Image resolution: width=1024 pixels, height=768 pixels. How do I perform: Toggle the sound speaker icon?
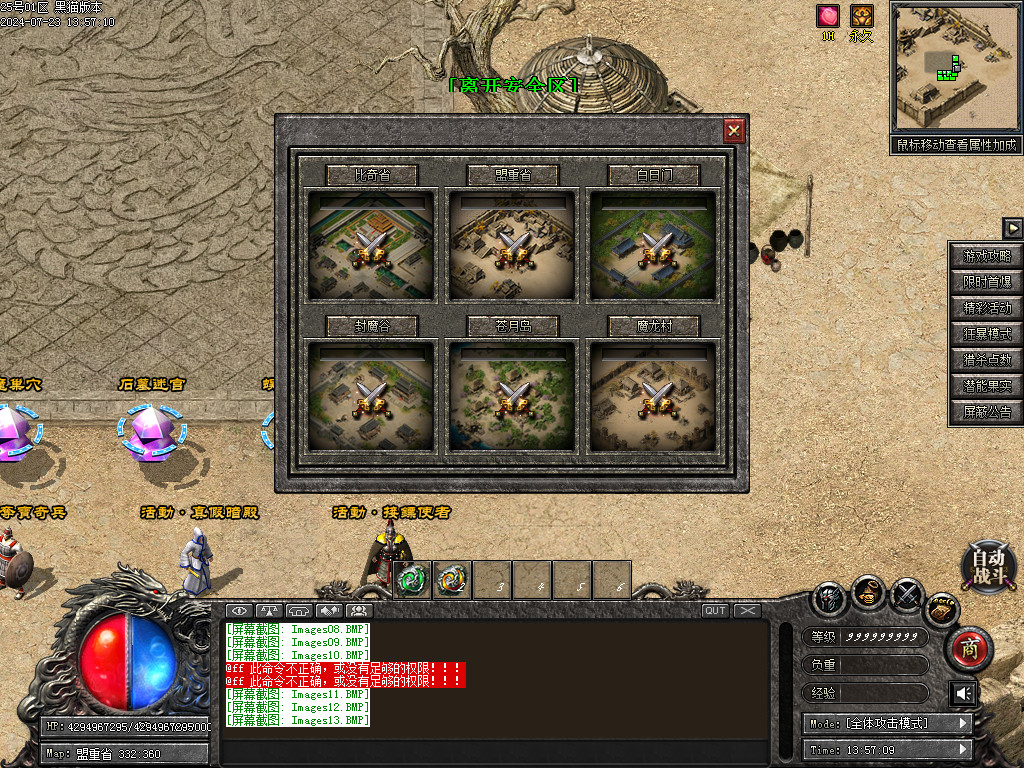pyautogui.click(x=963, y=693)
